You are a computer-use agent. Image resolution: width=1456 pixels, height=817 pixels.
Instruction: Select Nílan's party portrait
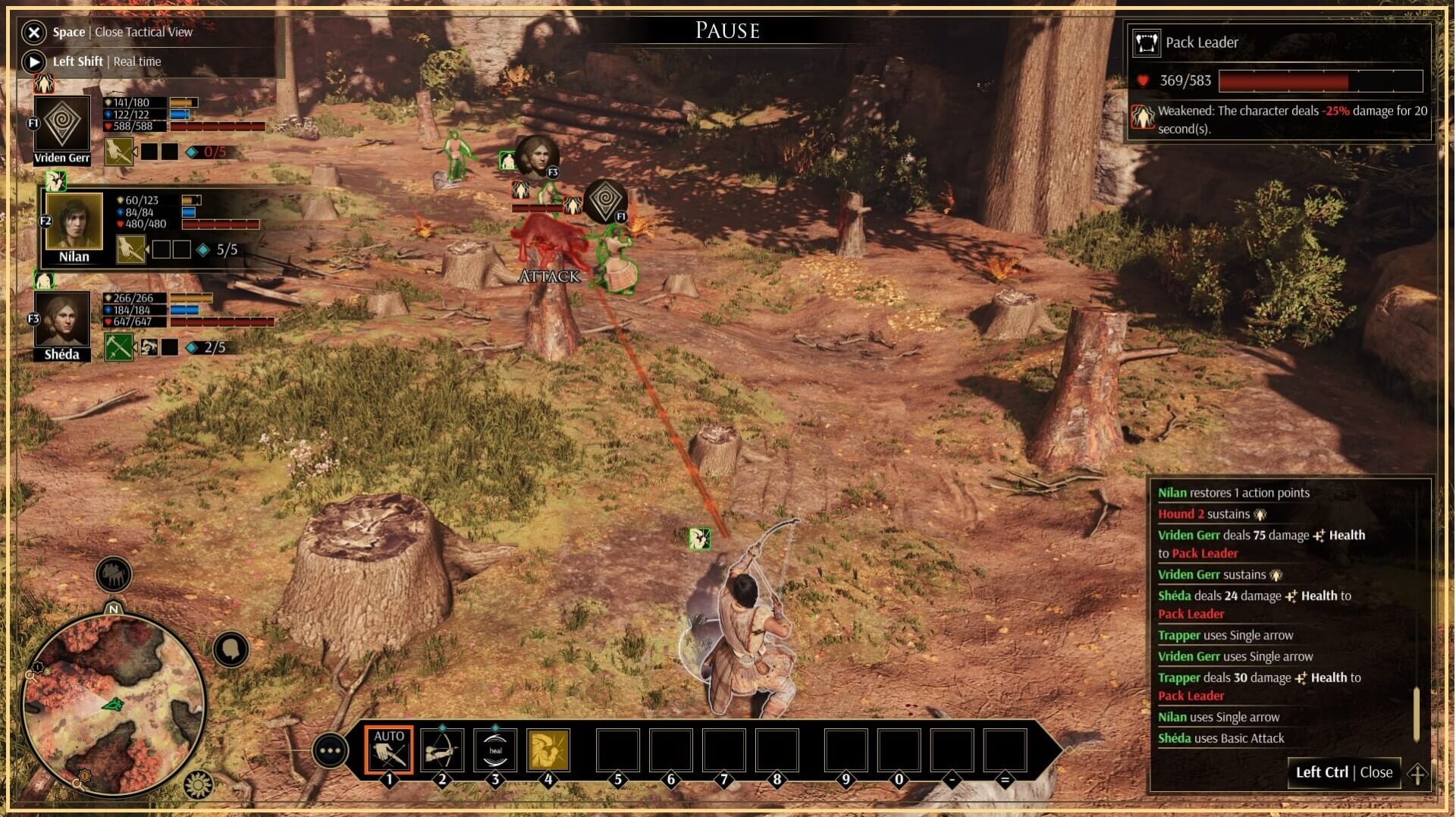74,221
